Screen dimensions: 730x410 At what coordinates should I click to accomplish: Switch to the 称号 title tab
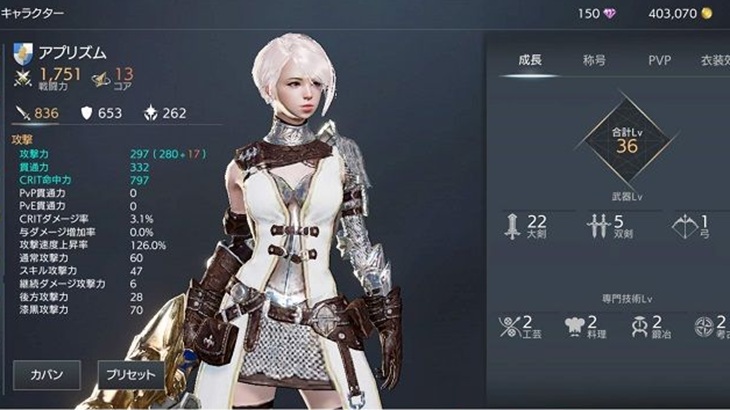[x=595, y=60]
